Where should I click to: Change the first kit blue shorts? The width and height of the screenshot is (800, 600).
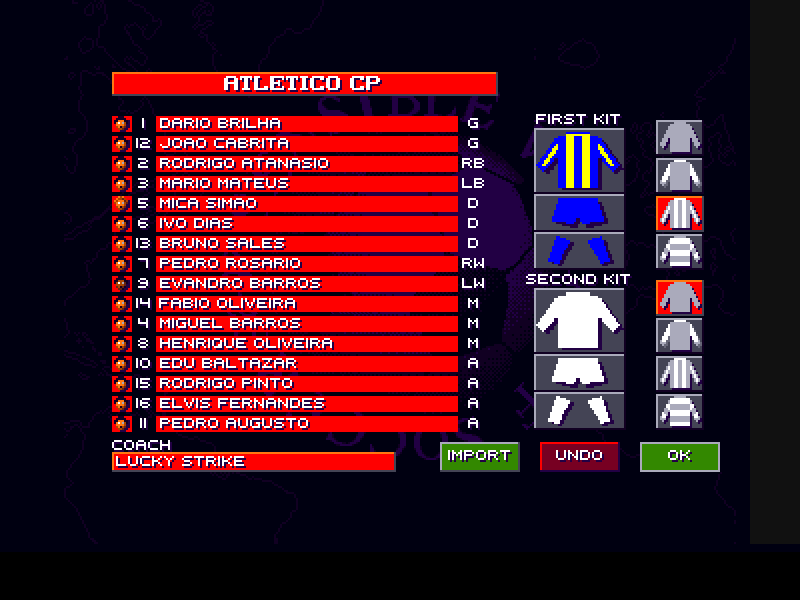(x=580, y=212)
